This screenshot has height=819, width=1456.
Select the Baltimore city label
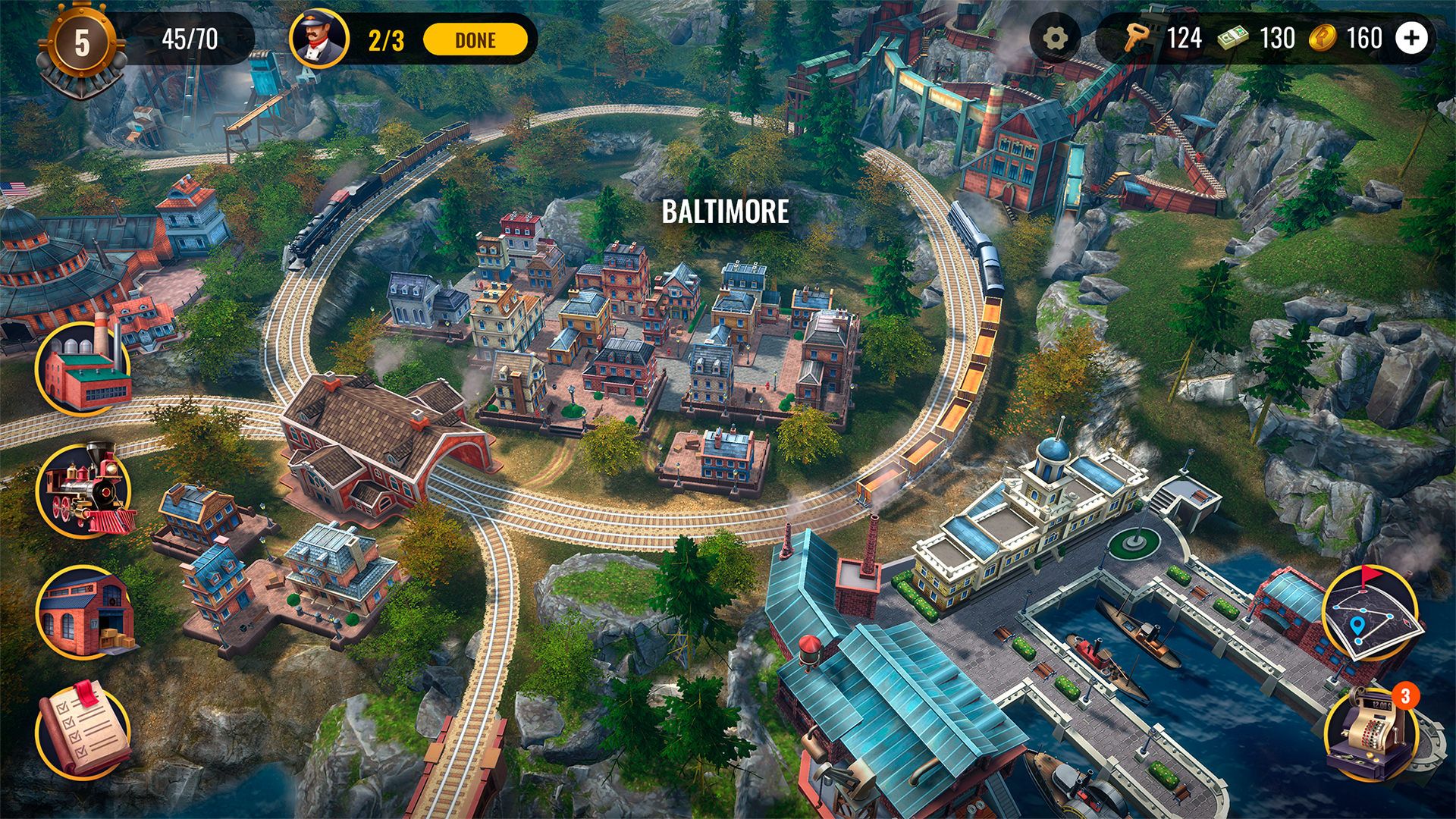725,212
